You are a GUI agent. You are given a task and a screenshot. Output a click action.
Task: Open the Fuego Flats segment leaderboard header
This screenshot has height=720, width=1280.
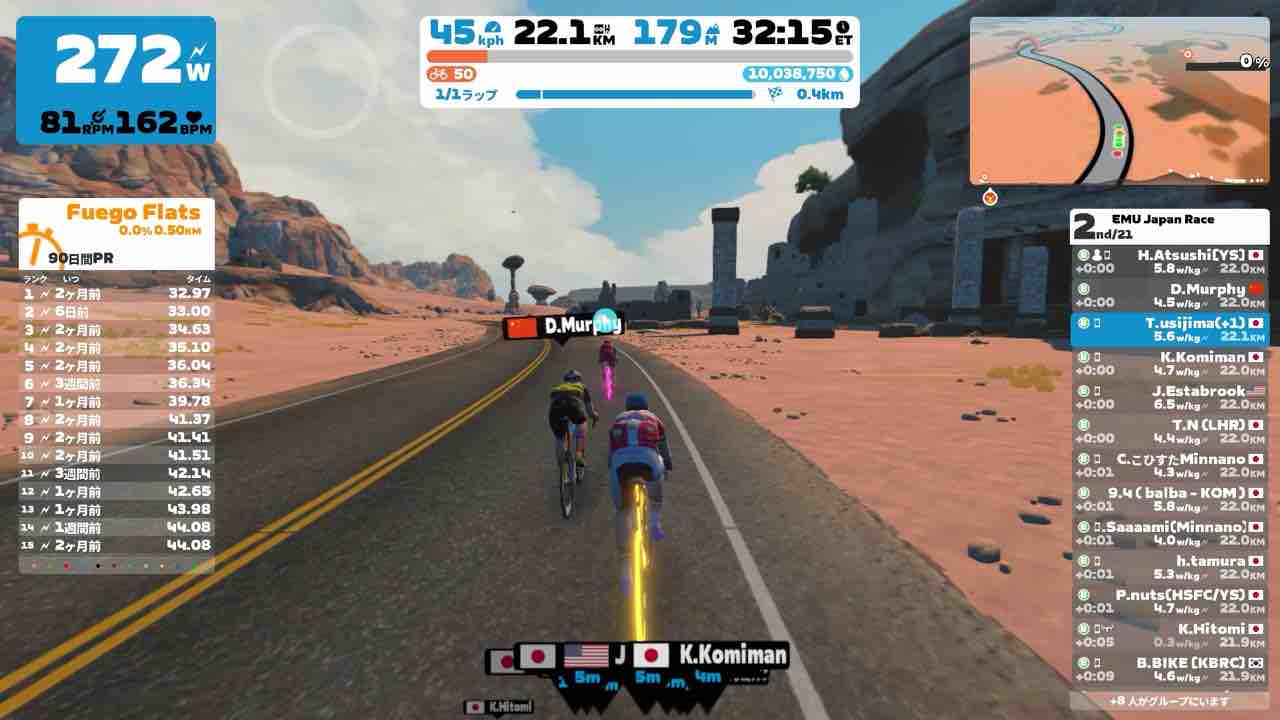click(118, 220)
